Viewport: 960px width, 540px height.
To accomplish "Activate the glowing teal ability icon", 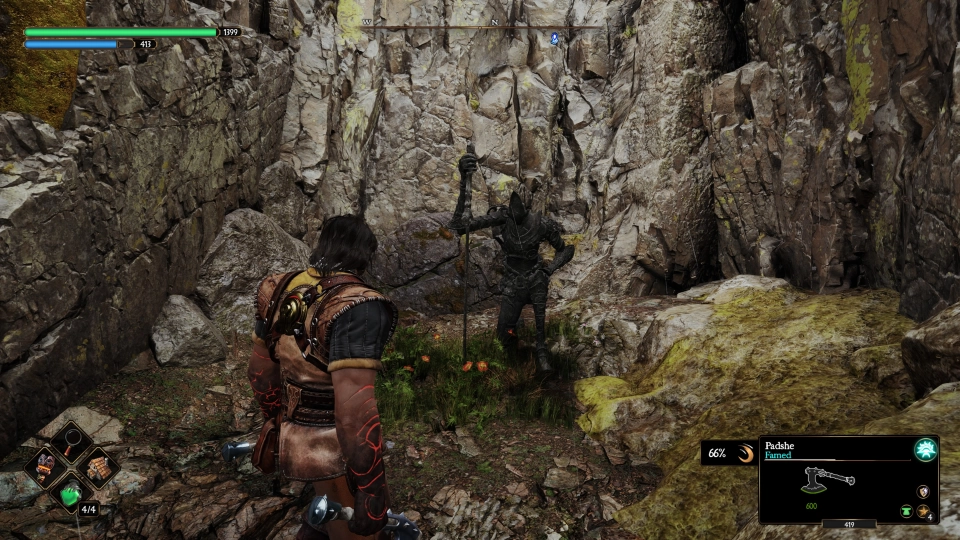I will (925, 450).
